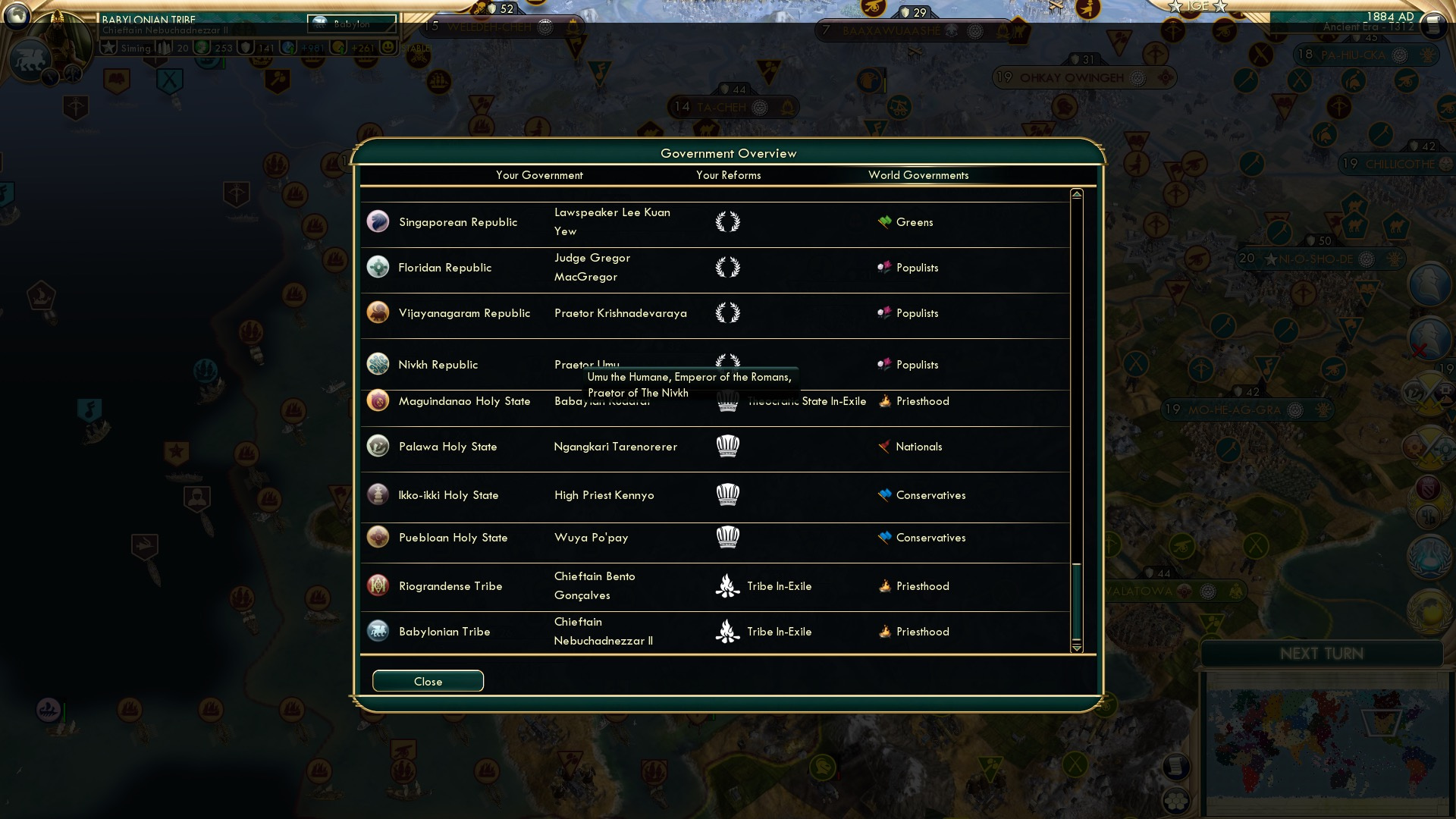The width and height of the screenshot is (1456, 819).
Task: Click the scrollbar down arrow
Action: [1075, 649]
